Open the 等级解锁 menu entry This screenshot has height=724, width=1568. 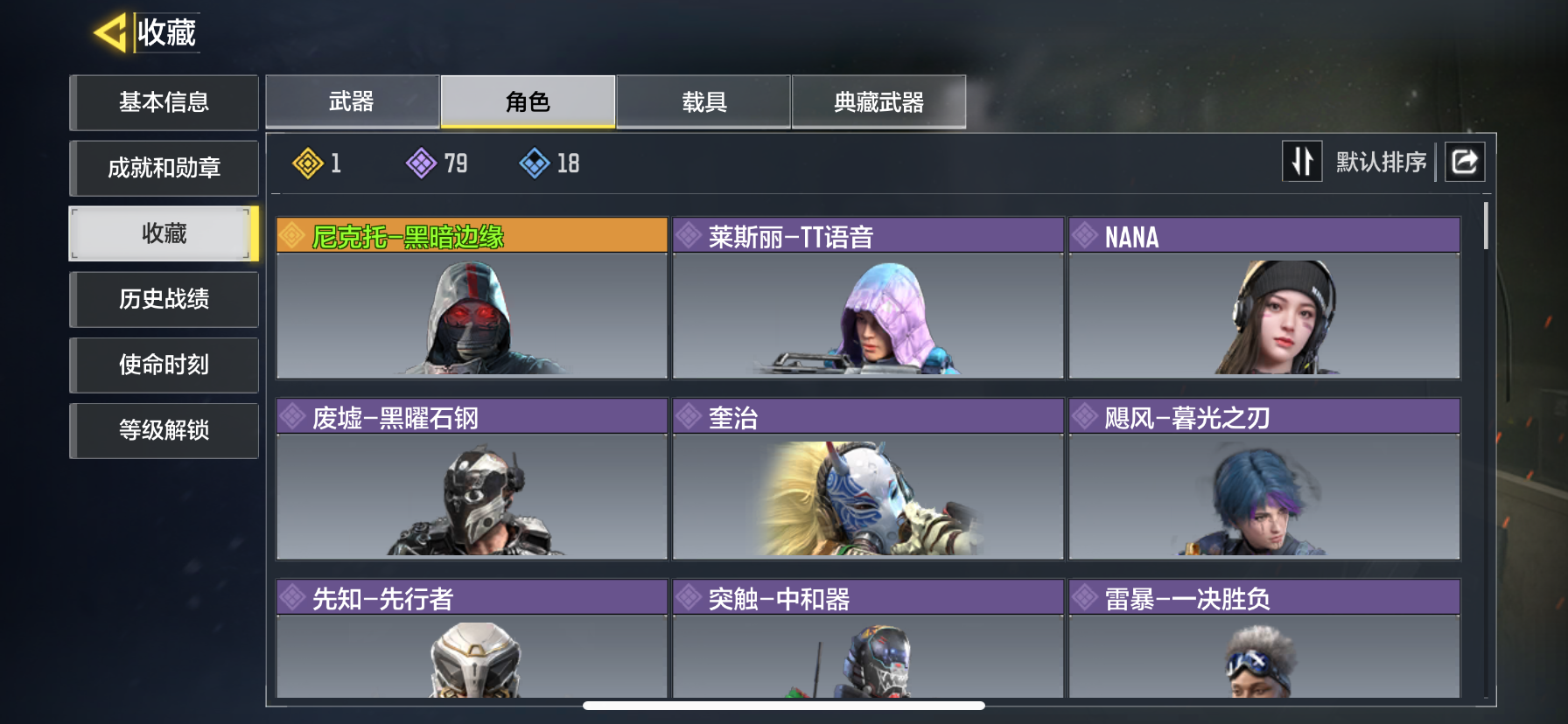tap(164, 430)
